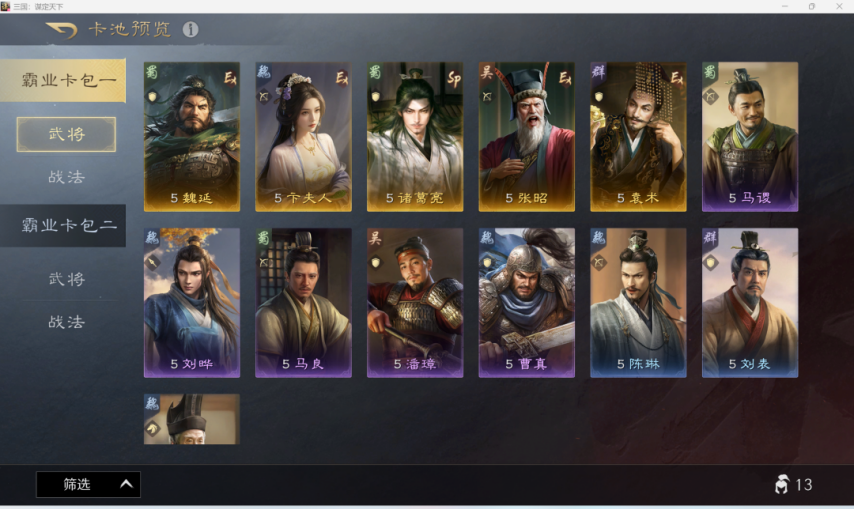Minimize the game window

[x=784, y=6]
